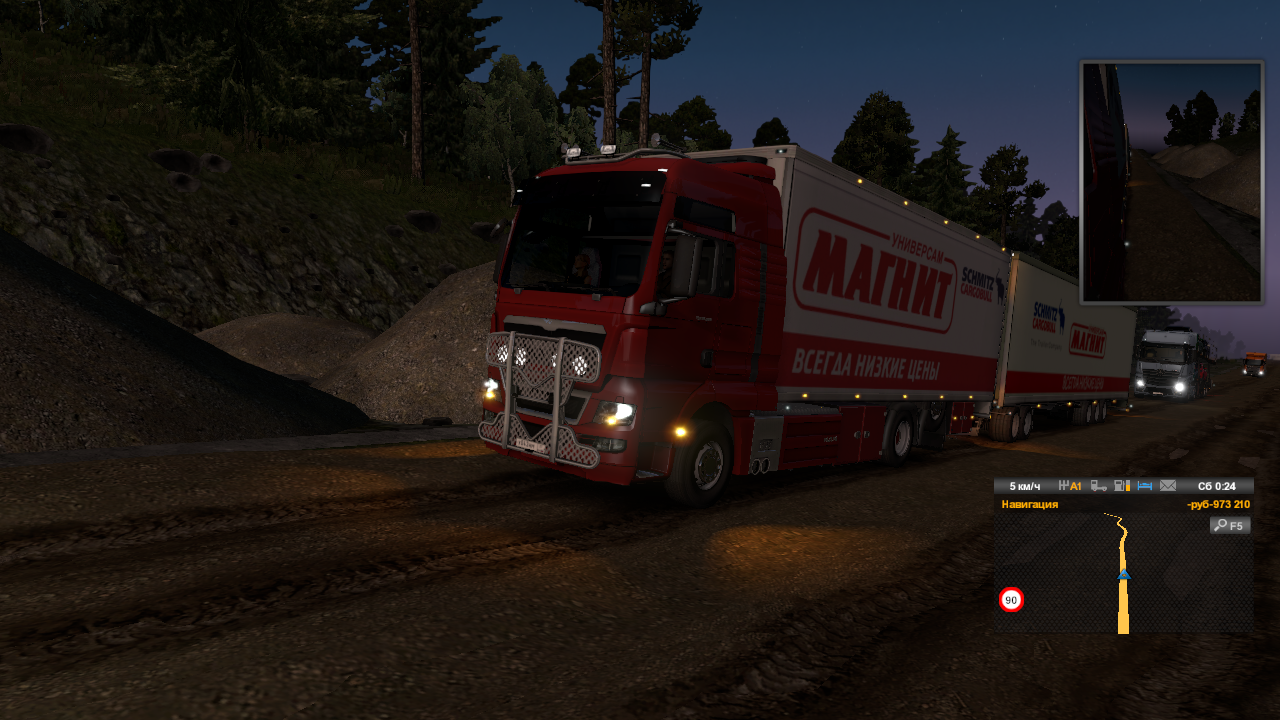Check the fuel pump status icon
This screenshot has width=1280, height=720.
point(1122,486)
